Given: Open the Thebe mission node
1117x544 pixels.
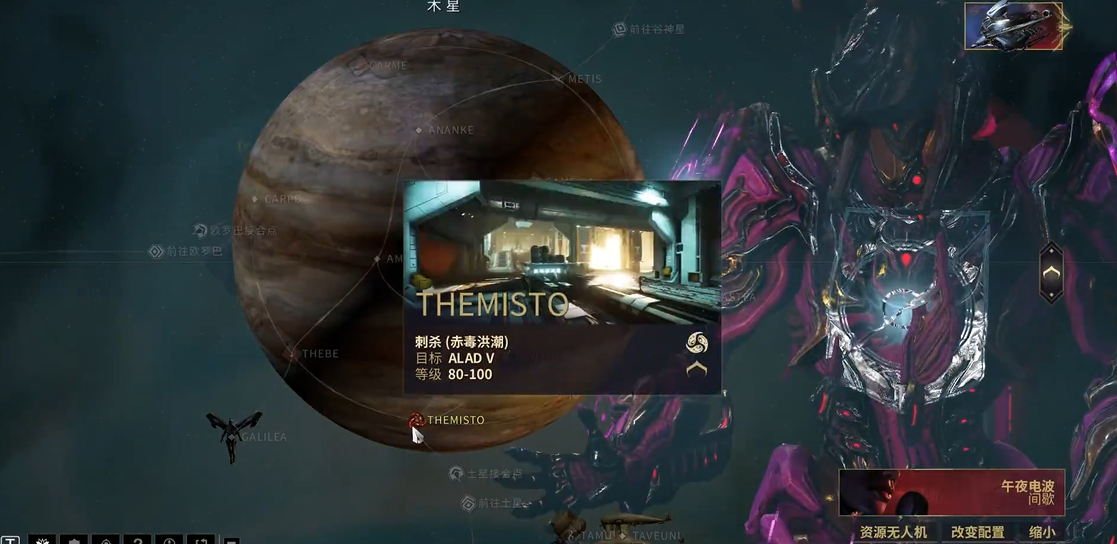Looking at the screenshot, I should click(x=292, y=354).
